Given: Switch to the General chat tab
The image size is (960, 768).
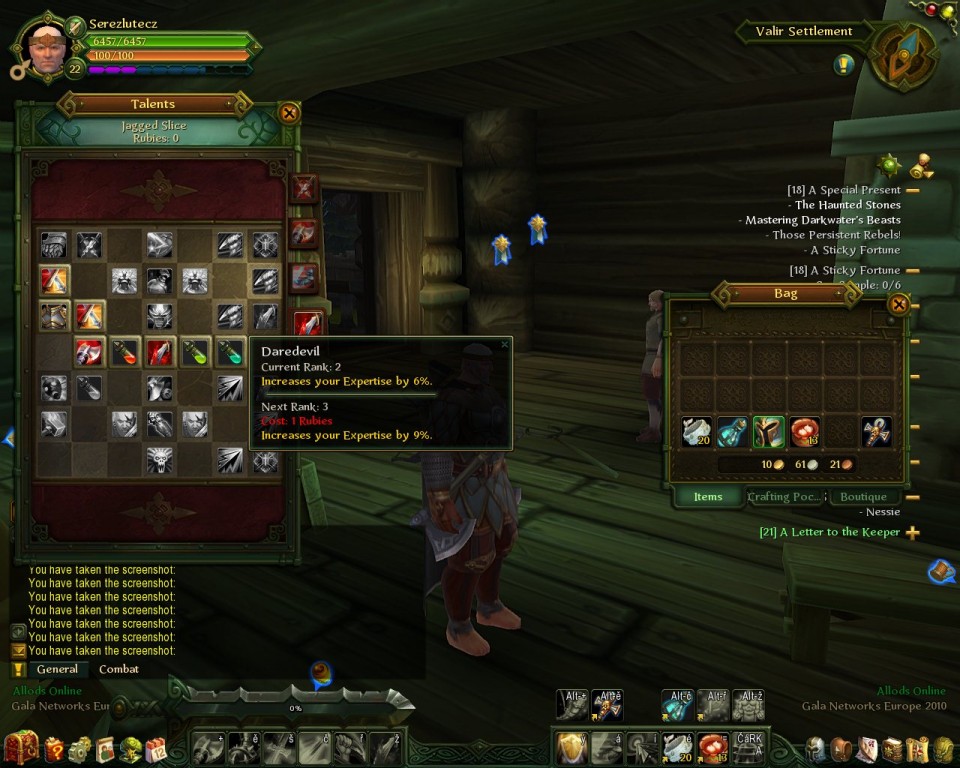Looking at the screenshot, I should pyautogui.click(x=57, y=669).
